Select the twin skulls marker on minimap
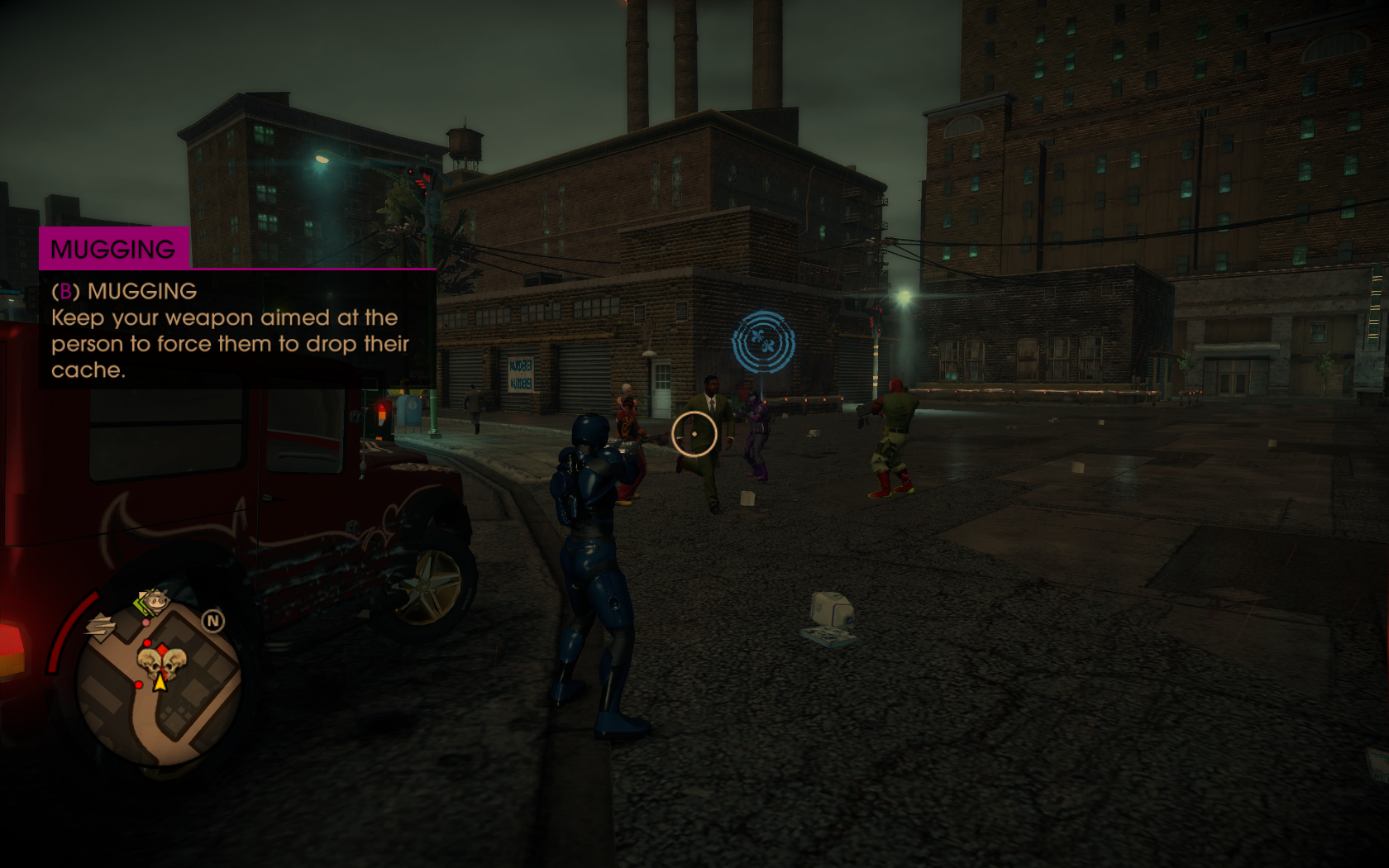Screen dimensions: 1389x868 point(161,663)
